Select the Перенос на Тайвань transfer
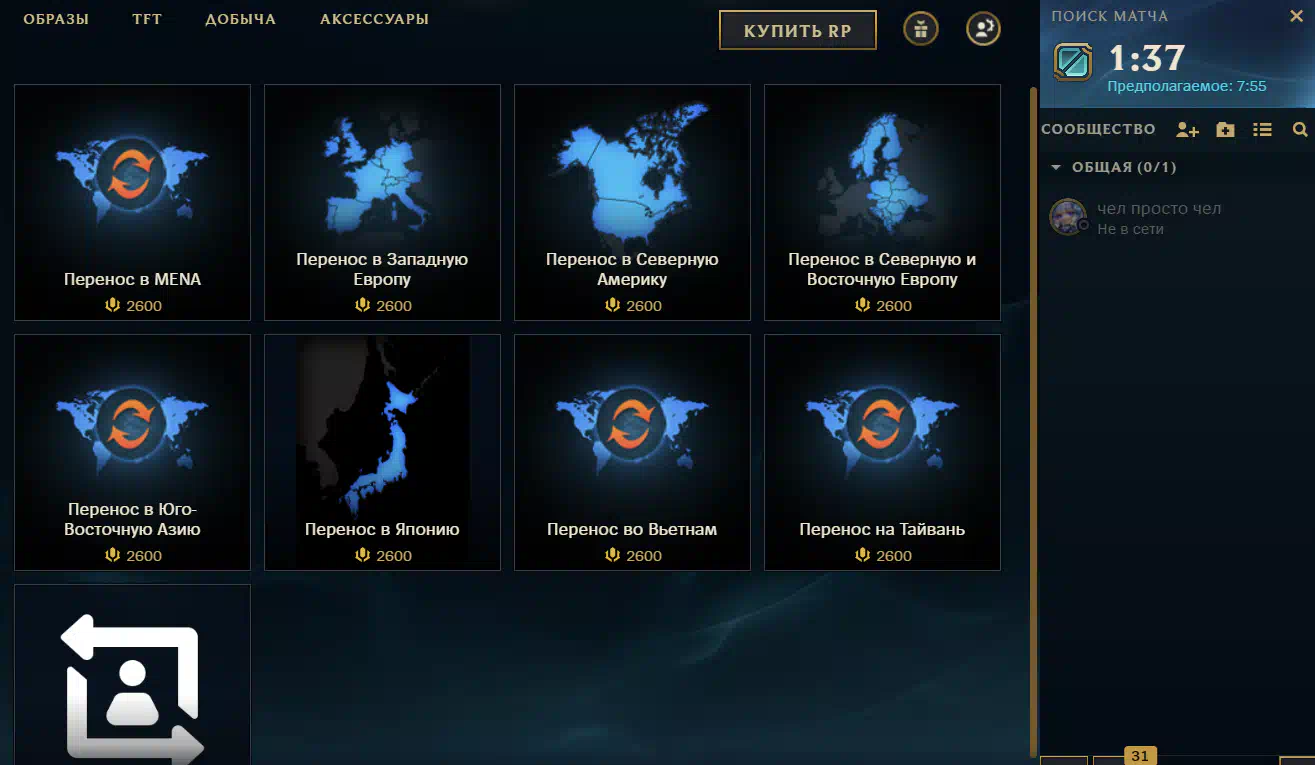The width and height of the screenshot is (1315, 765). coord(882,452)
